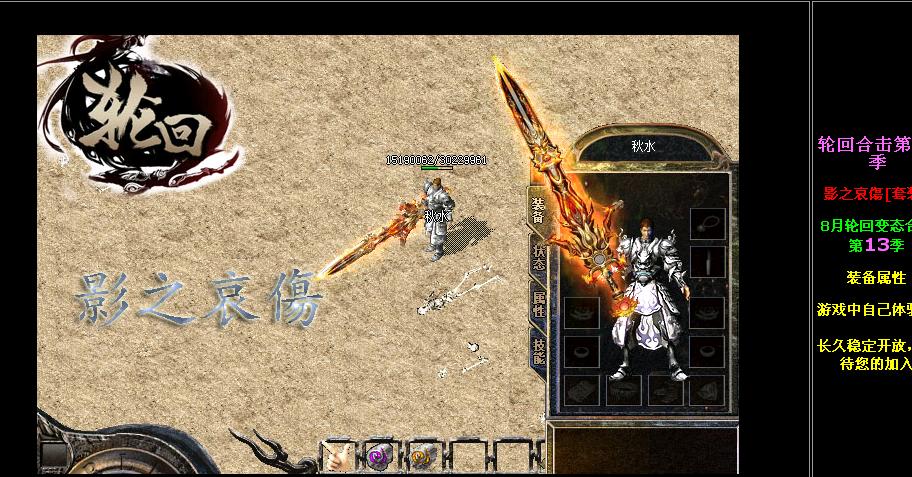Switch to the 装备 equipment tab
The width and height of the screenshot is (912, 477).
pos(538,210)
